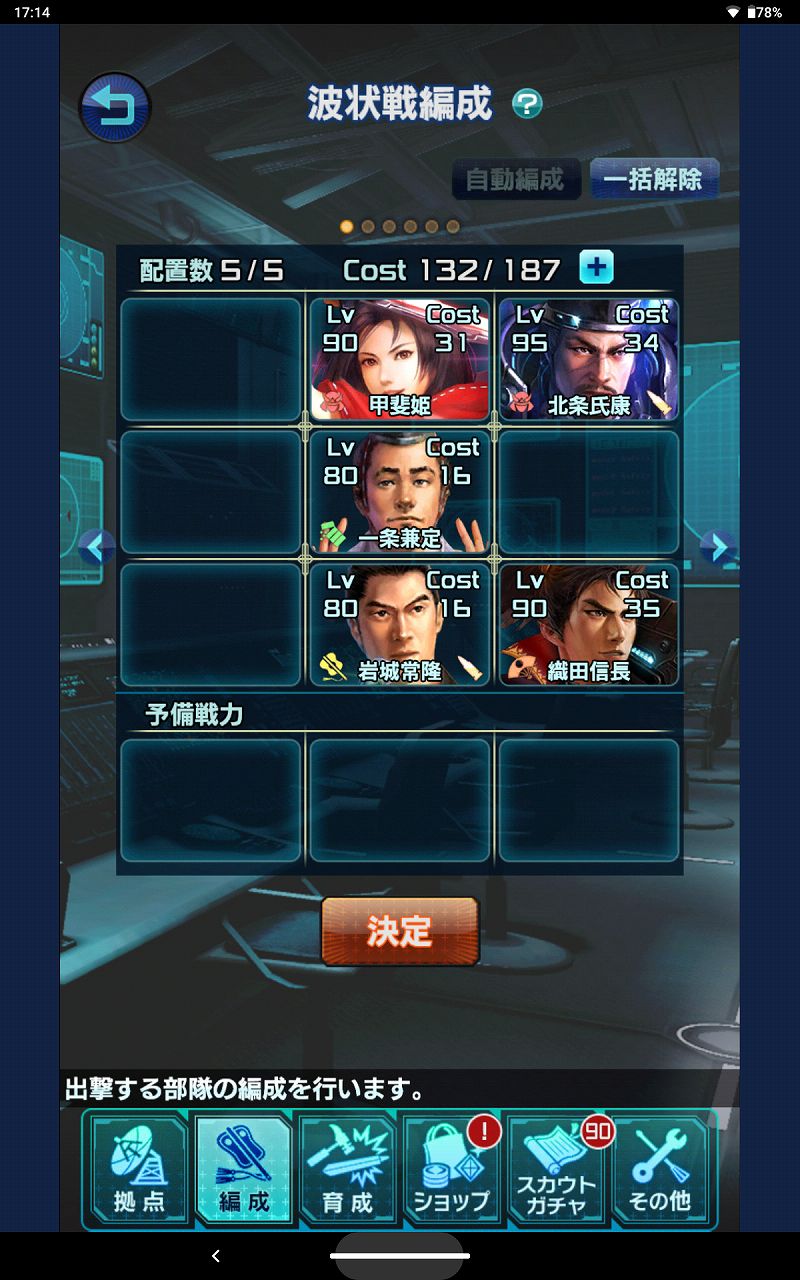Choose the 一条兼定 unit card

[x=399, y=492]
